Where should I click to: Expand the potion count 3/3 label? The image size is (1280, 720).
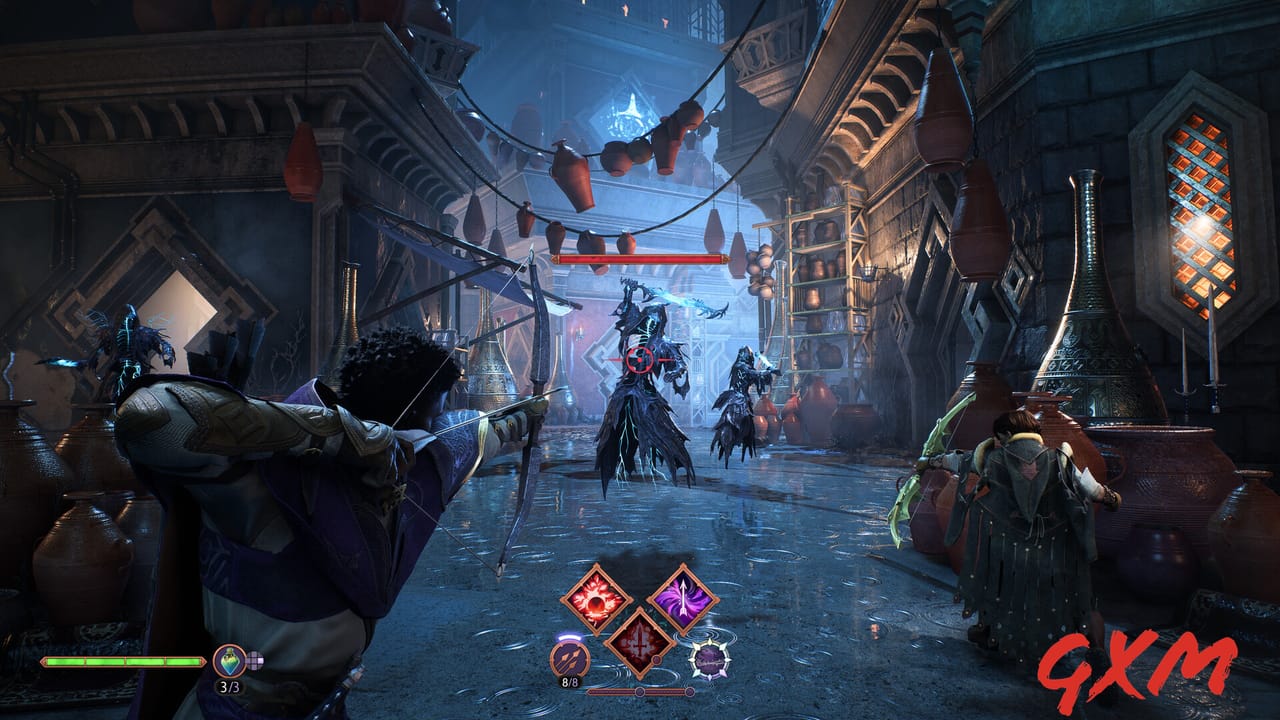[x=231, y=686]
